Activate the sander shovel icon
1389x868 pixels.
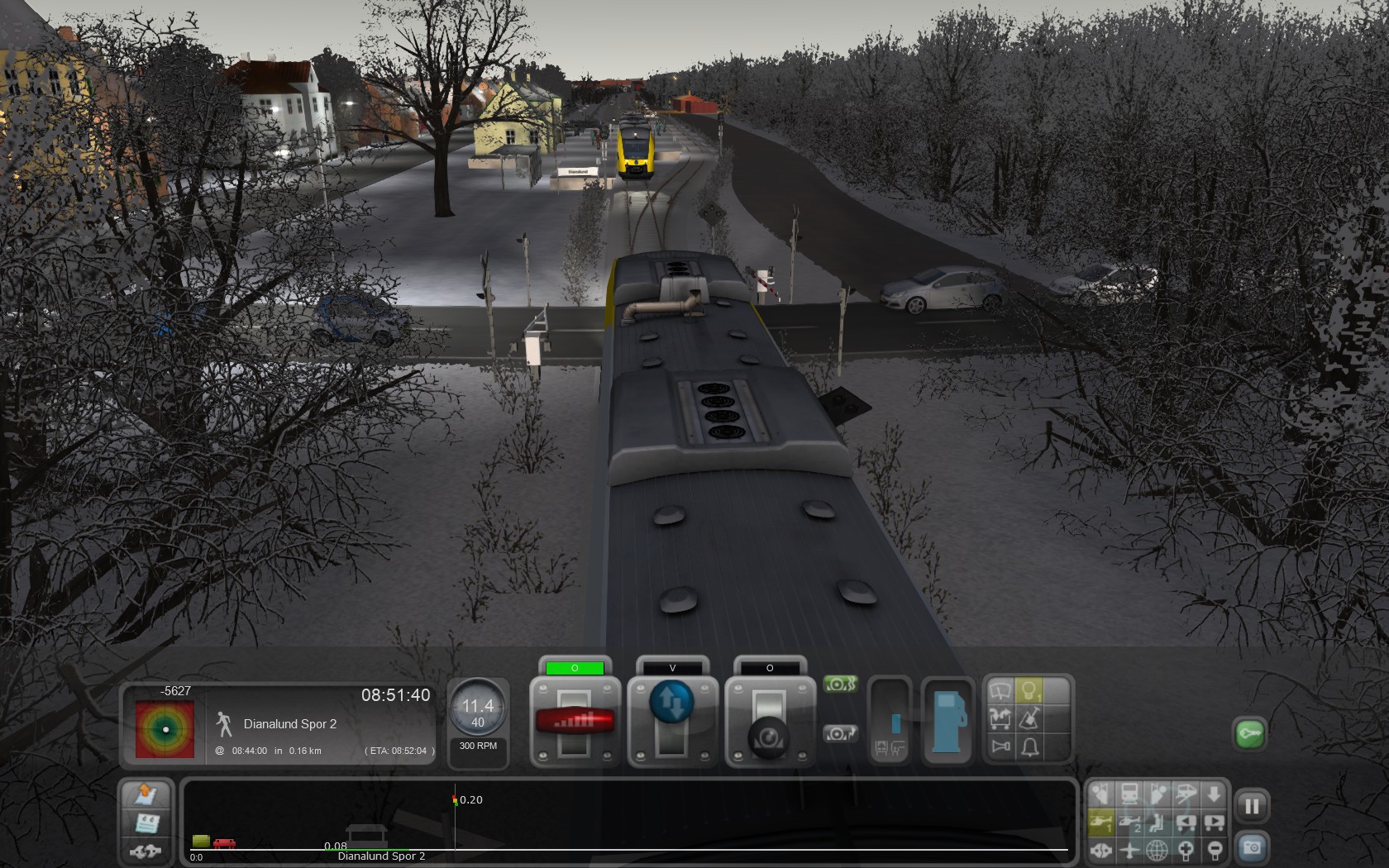coord(1029,719)
